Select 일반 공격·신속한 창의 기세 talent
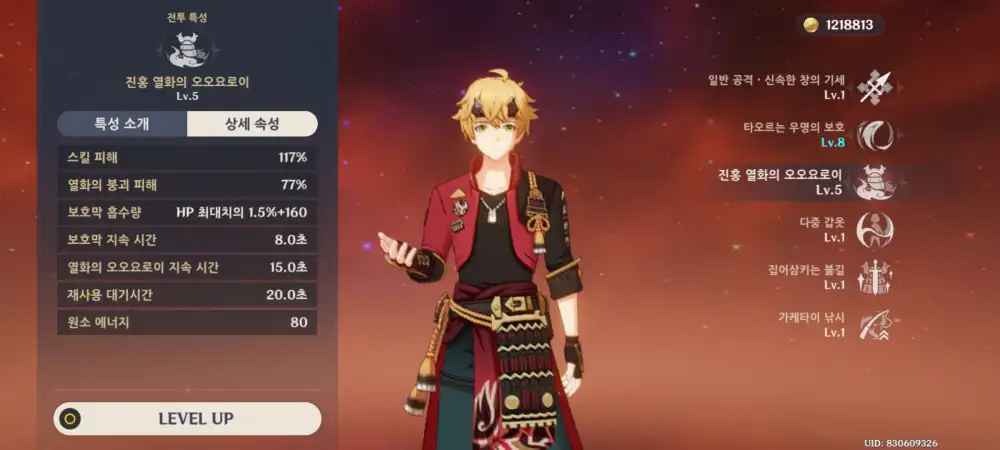This screenshot has width=1000, height=450. (x=876, y=86)
